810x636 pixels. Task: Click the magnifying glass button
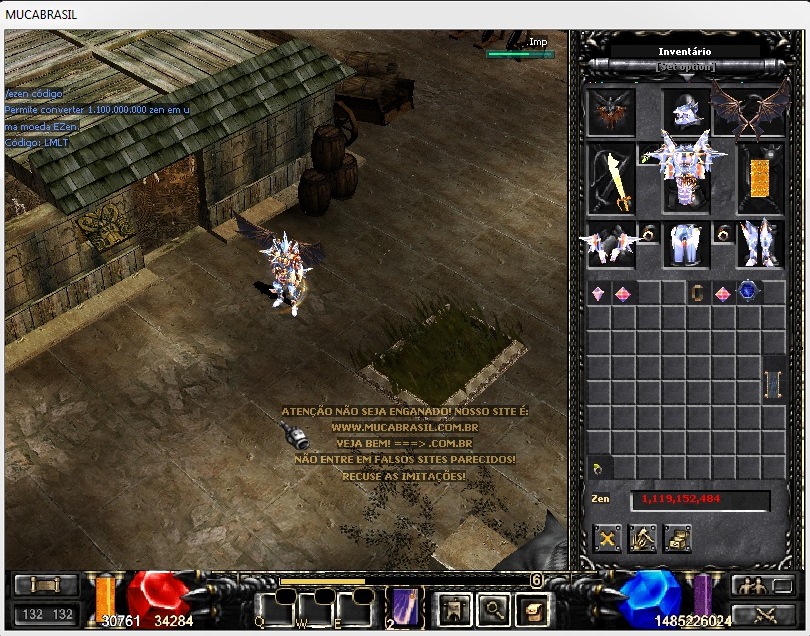click(x=490, y=607)
